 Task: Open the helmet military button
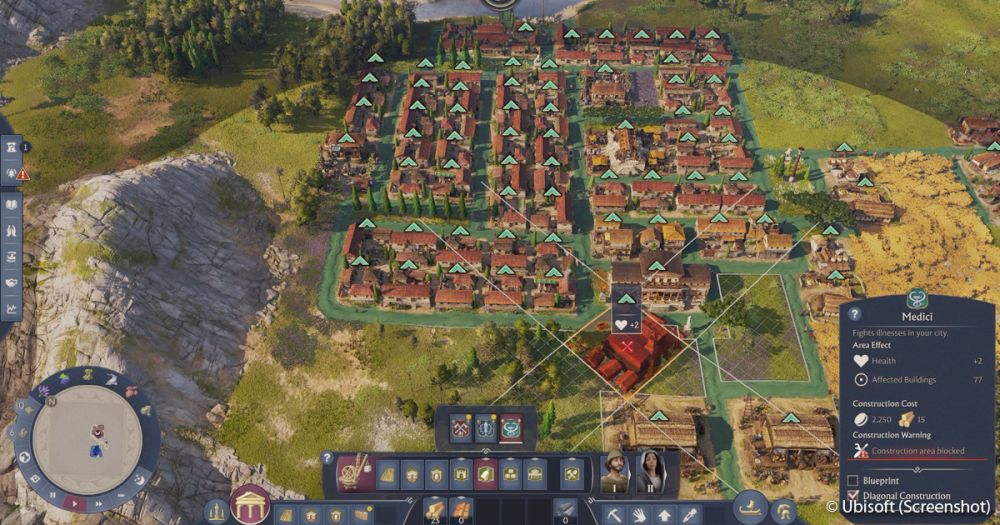click(x=784, y=510)
